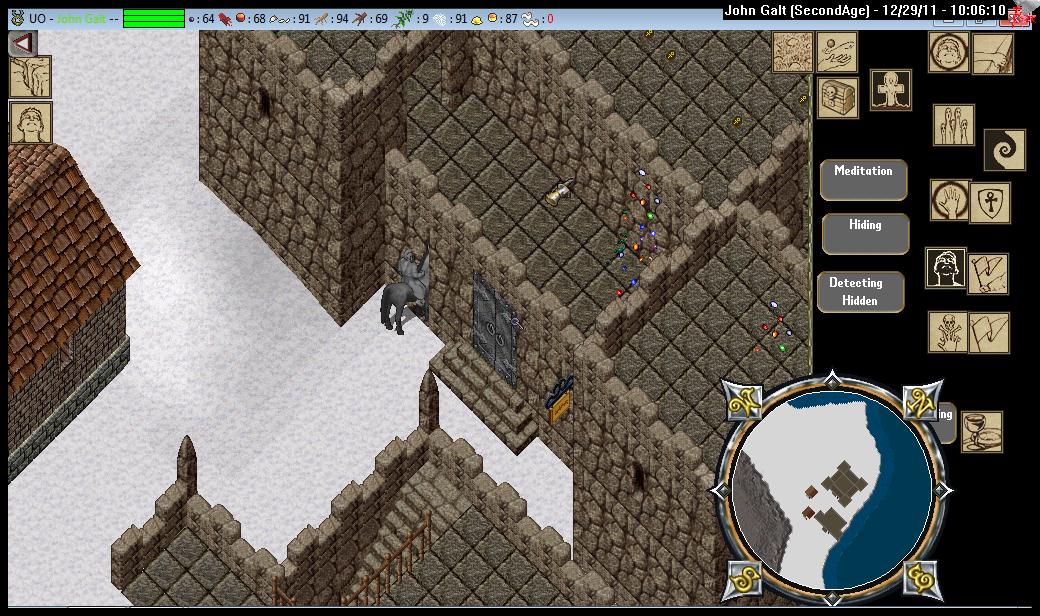Cast the spiral swirl spell icon
Screen dimensions: 1040x616
[x=1004, y=149]
